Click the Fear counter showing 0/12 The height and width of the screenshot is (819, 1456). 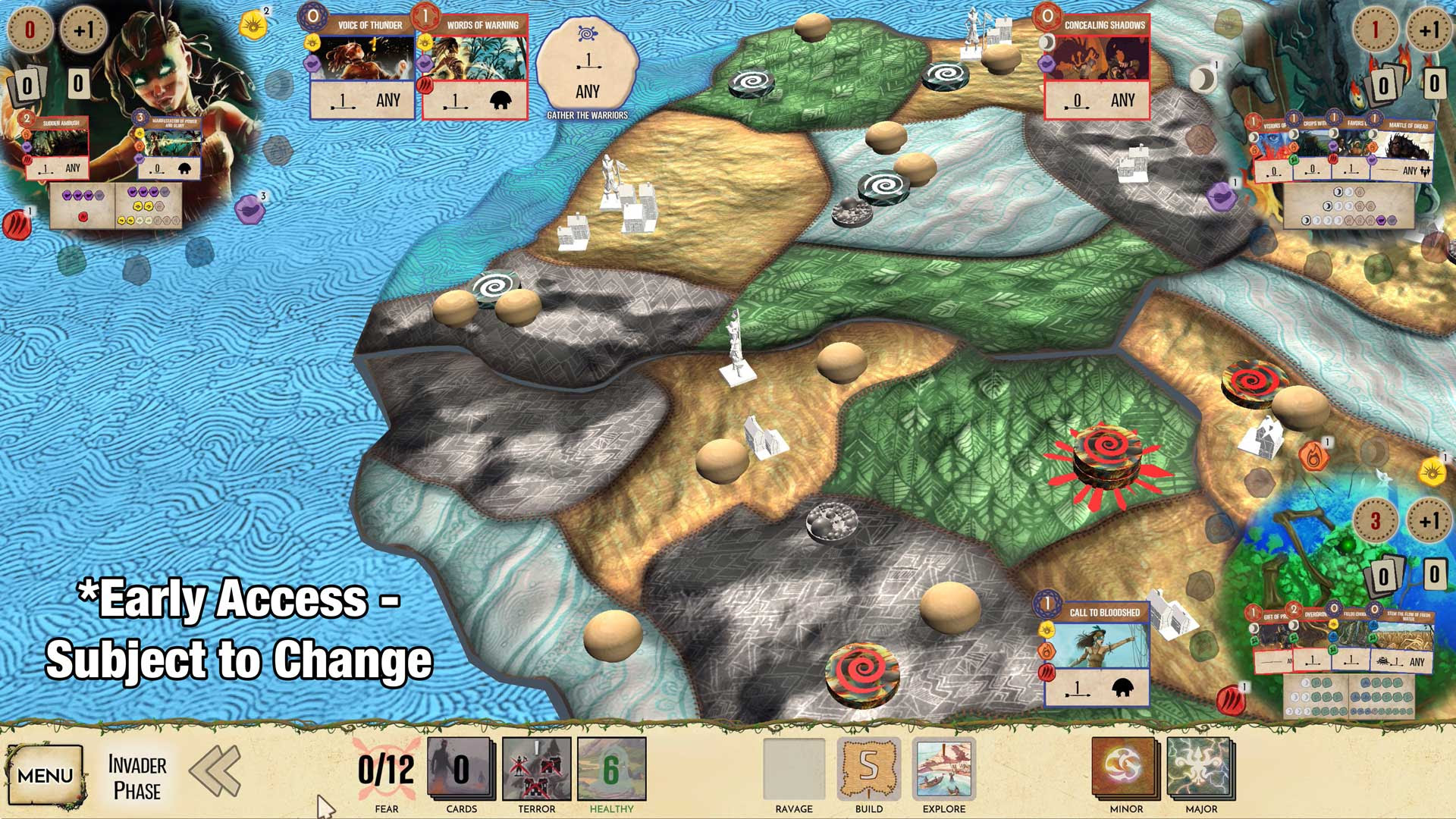click(x=388, y=767)
